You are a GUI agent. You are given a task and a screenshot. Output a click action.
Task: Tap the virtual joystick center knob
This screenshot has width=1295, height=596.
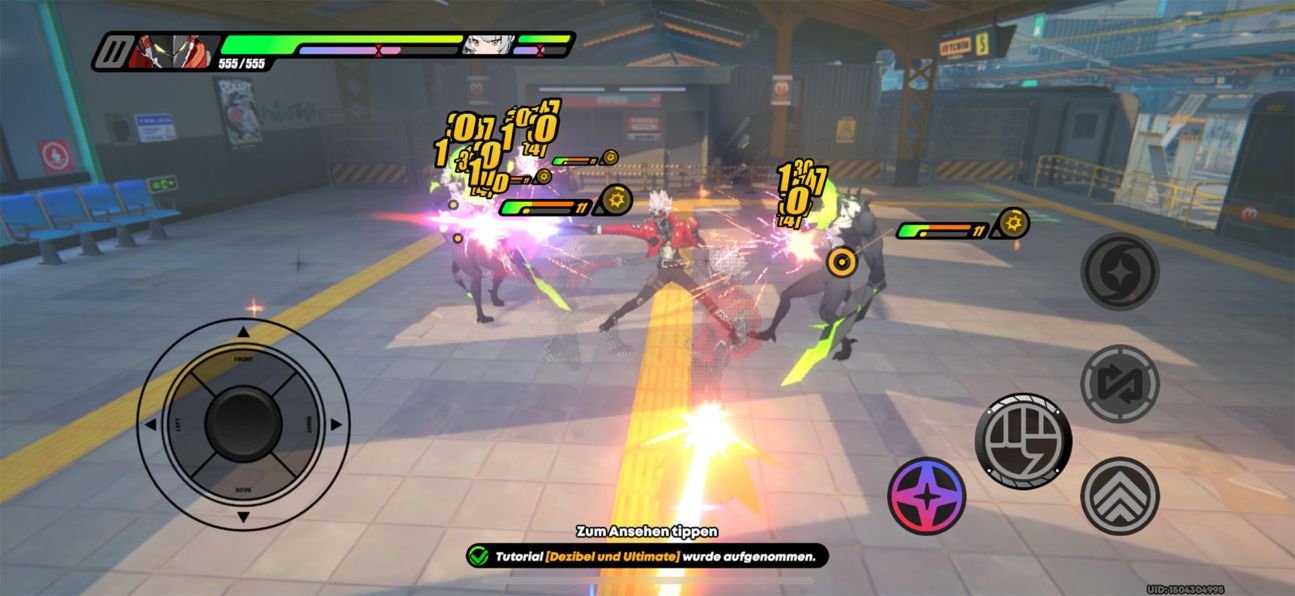coord(243,424)
